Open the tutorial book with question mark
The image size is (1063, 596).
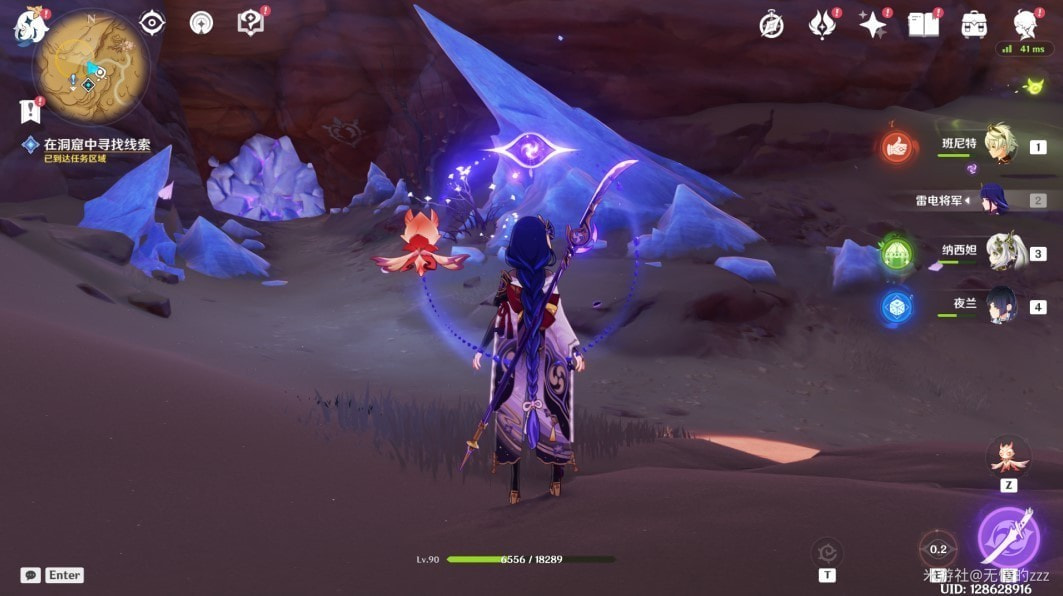point(251,23)
